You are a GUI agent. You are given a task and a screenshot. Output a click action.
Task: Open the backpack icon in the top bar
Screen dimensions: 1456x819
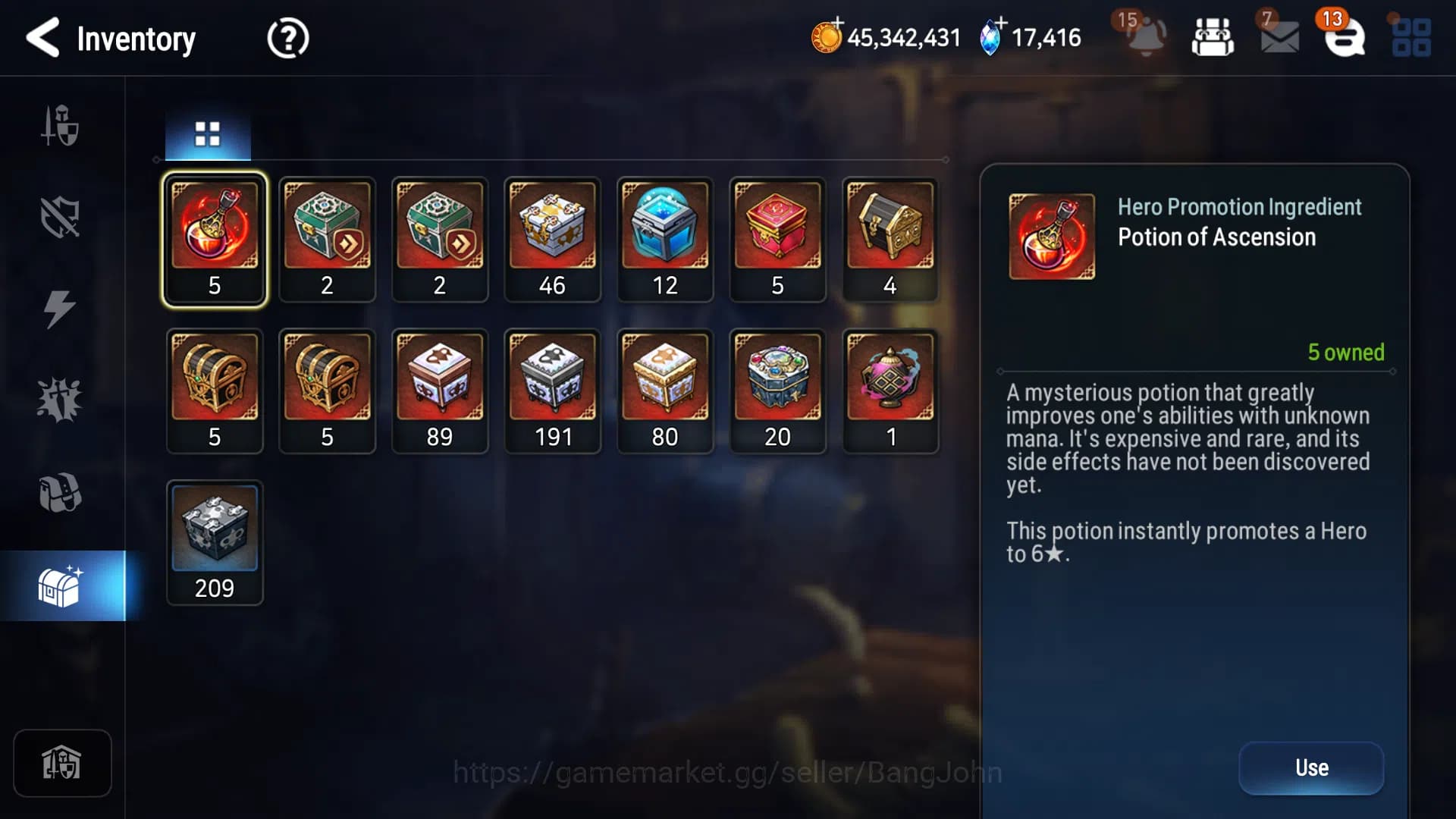pos(1212,37)
